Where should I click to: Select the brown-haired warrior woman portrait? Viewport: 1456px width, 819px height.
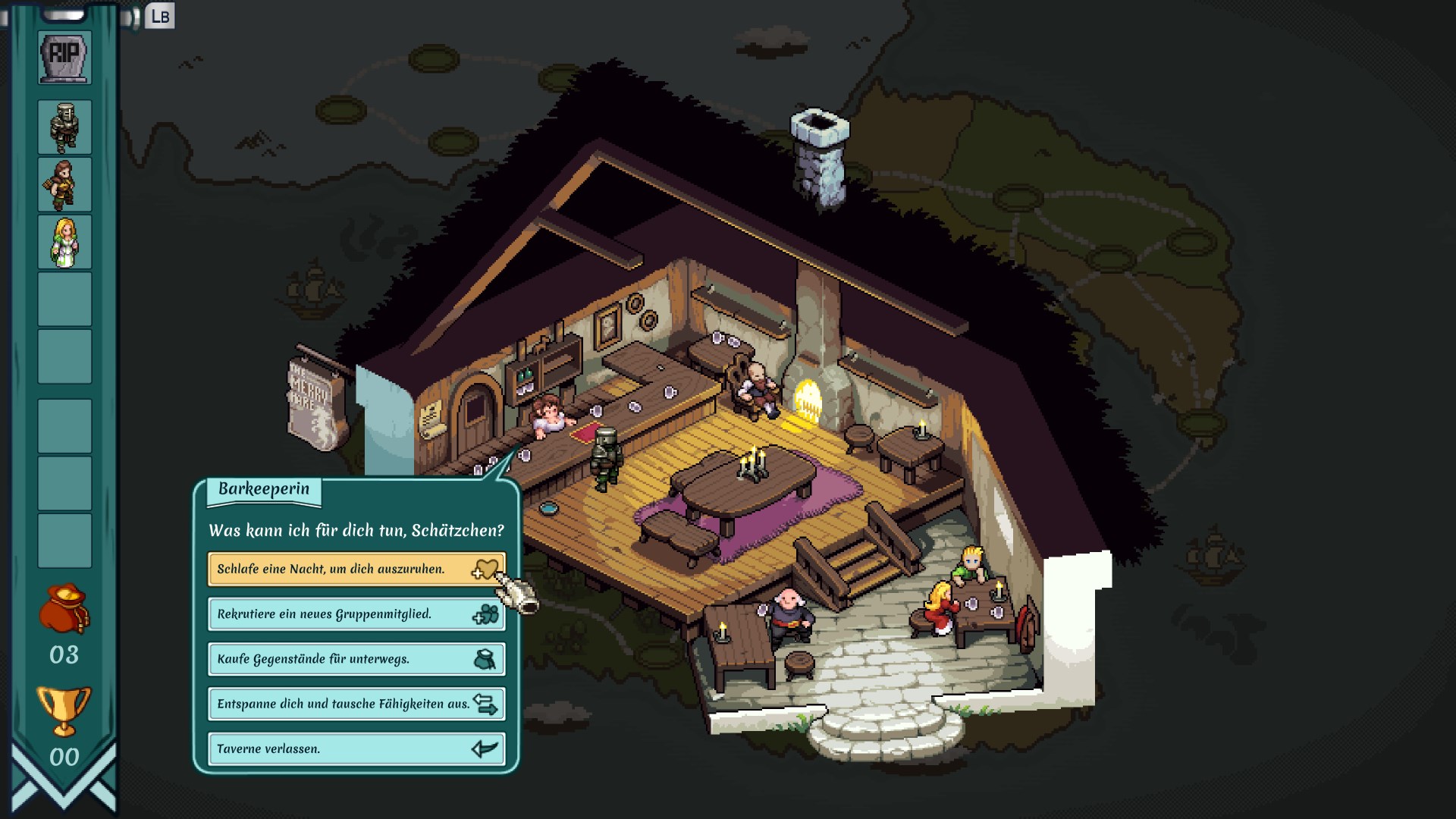tap(64, 184)
